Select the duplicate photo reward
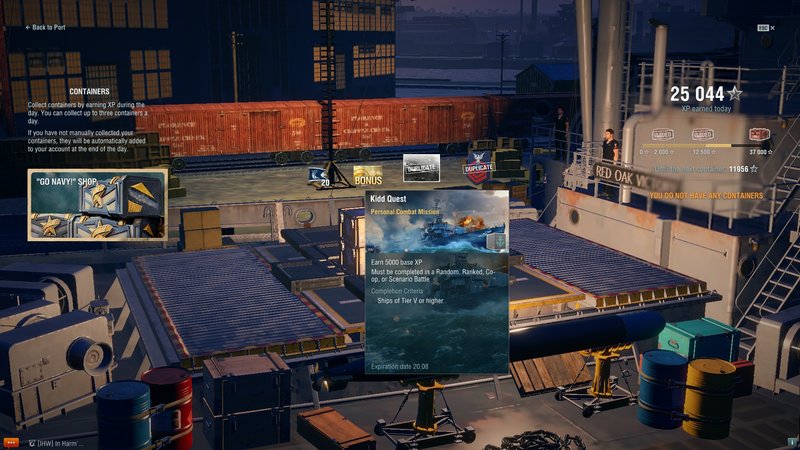Viewport: 800px width, 450px height. (x=420, y=168)
